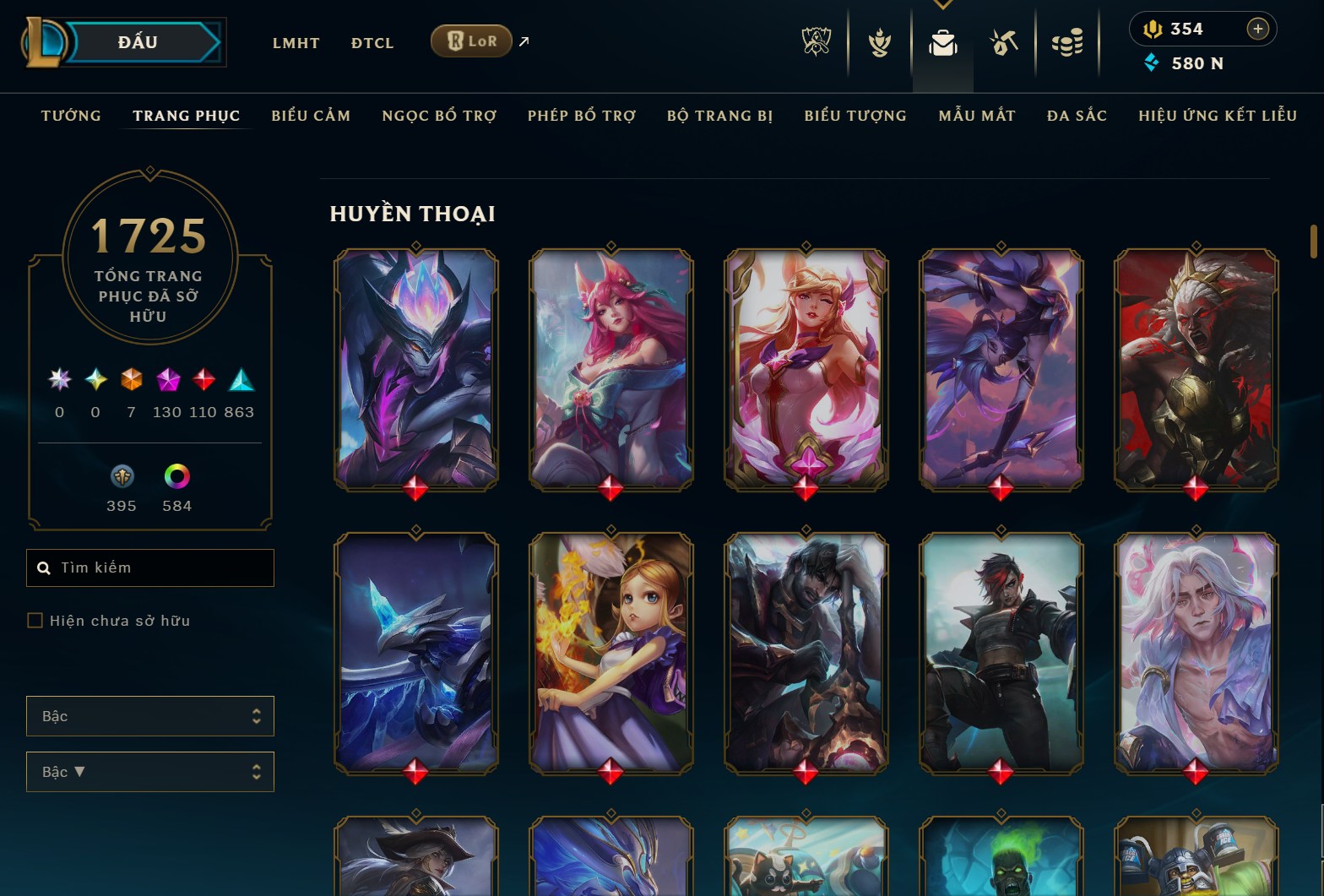Collapse the gold chevron above the navbar

tap(943, 3)
